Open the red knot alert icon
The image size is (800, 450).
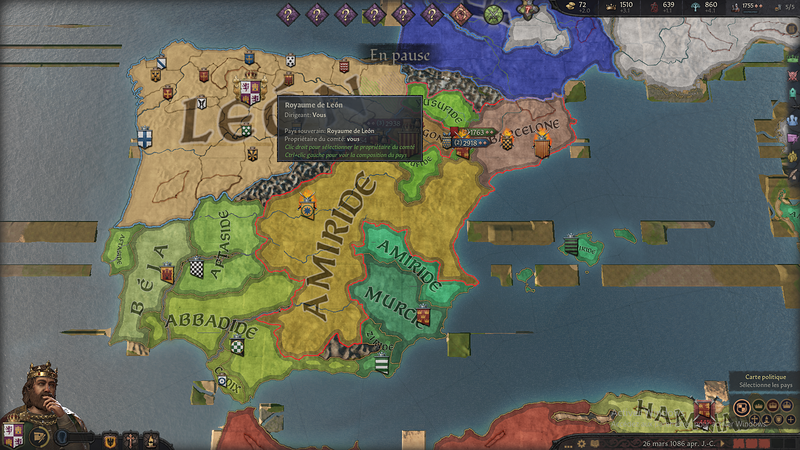(x=462, y=14)
